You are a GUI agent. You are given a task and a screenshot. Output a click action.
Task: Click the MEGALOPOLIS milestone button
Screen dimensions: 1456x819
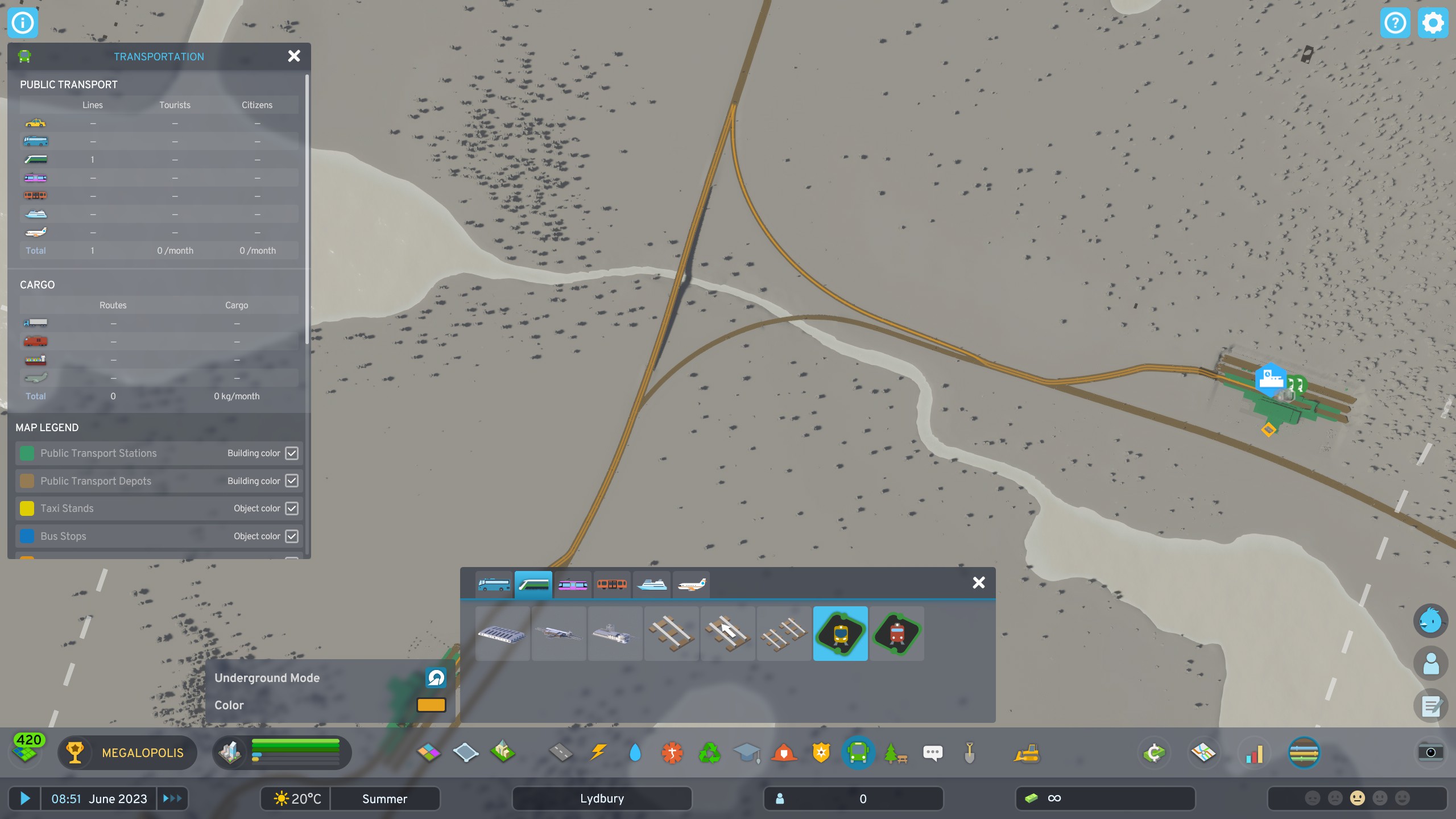[x=127, y=752]
